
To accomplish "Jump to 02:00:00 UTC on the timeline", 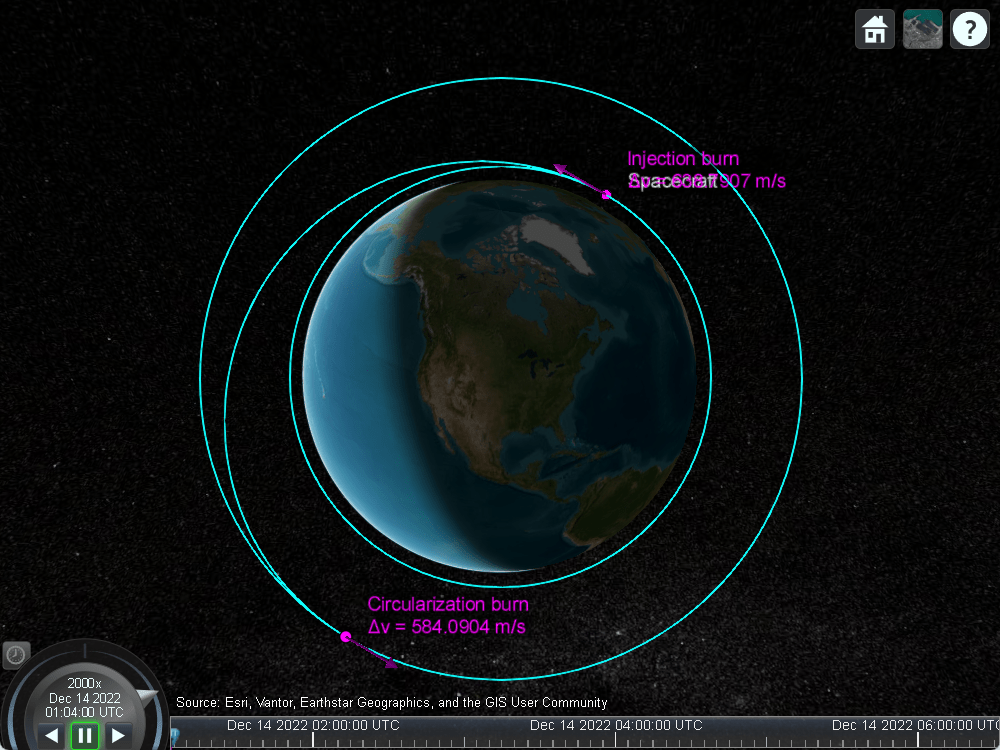I will (313, 738).
